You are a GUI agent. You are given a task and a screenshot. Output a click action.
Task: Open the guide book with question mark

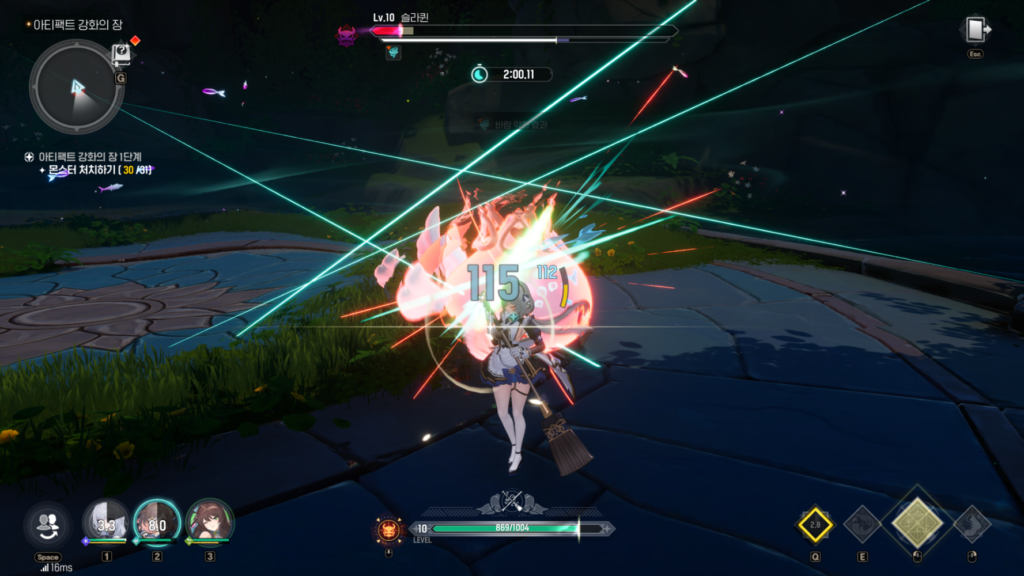point(121,53)
